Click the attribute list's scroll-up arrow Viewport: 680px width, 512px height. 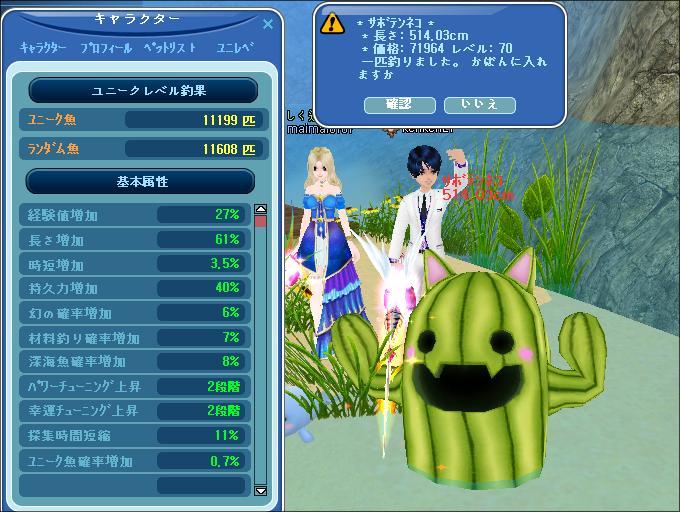tap(261, 210)
